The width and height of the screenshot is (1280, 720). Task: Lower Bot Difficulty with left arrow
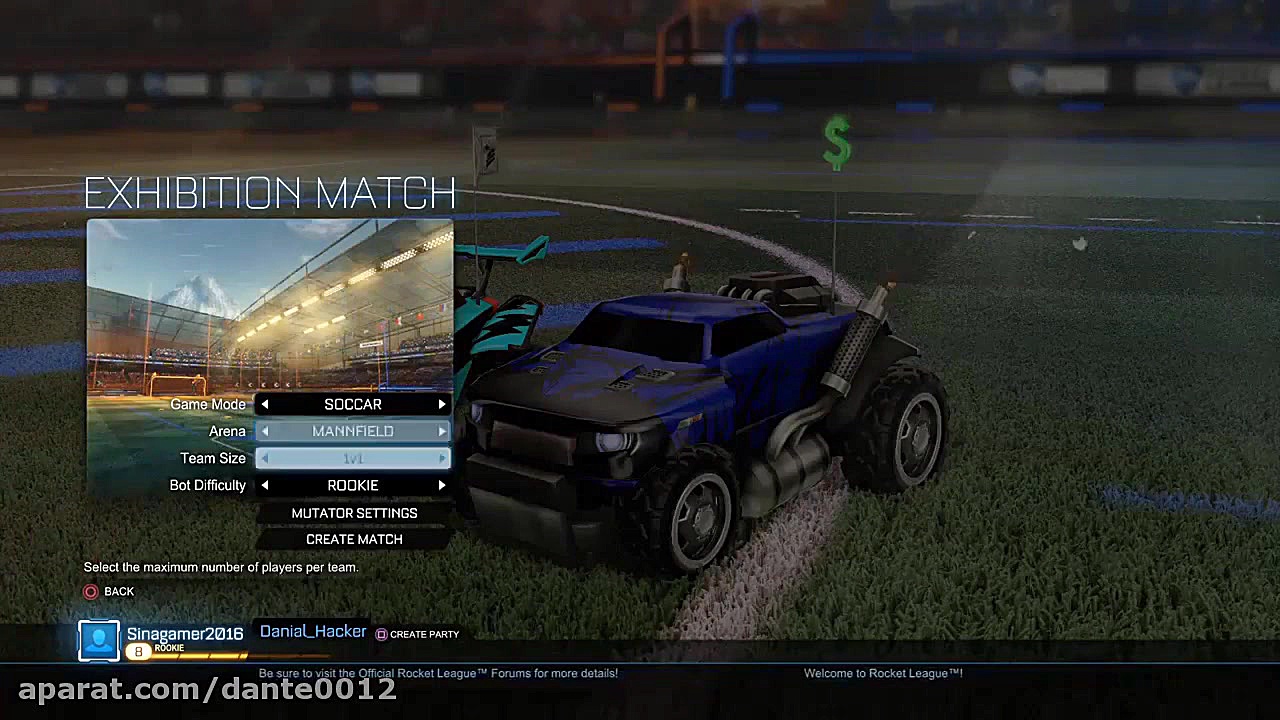(265, 485)
